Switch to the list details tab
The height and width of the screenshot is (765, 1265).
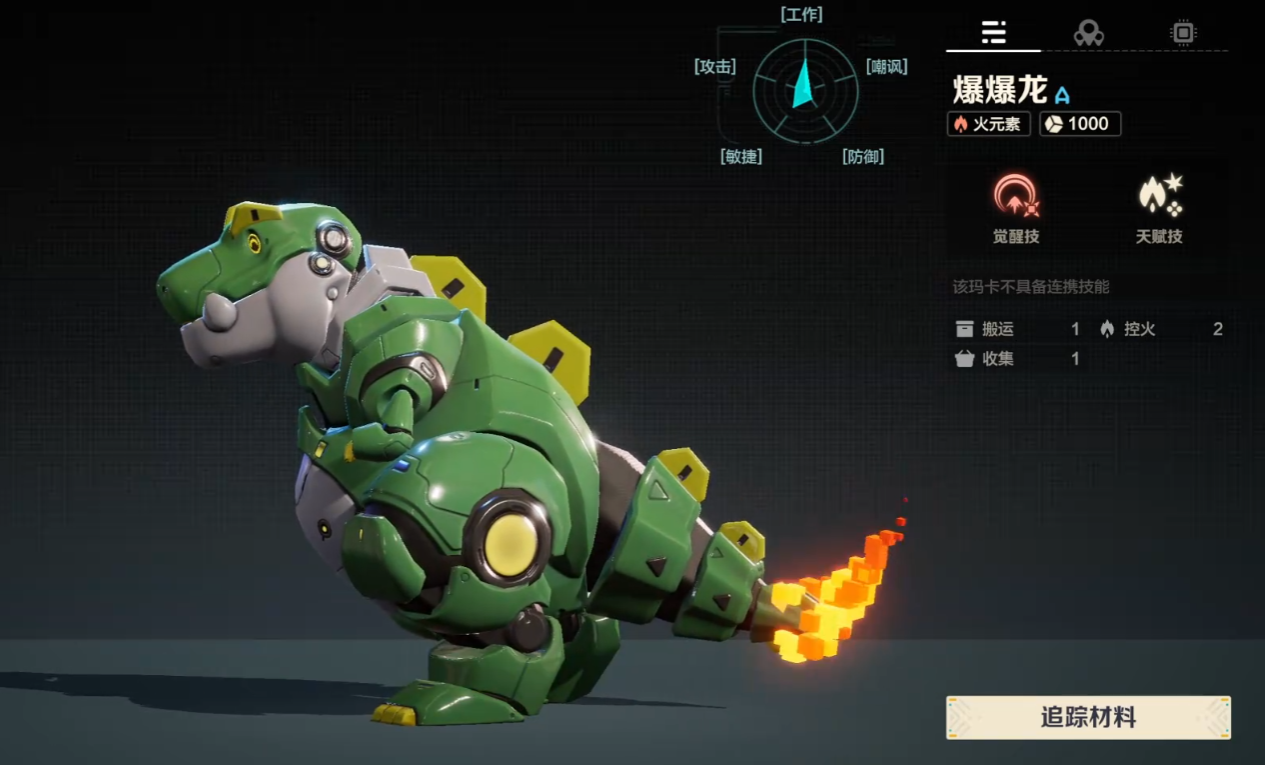[x=993, y=32]
